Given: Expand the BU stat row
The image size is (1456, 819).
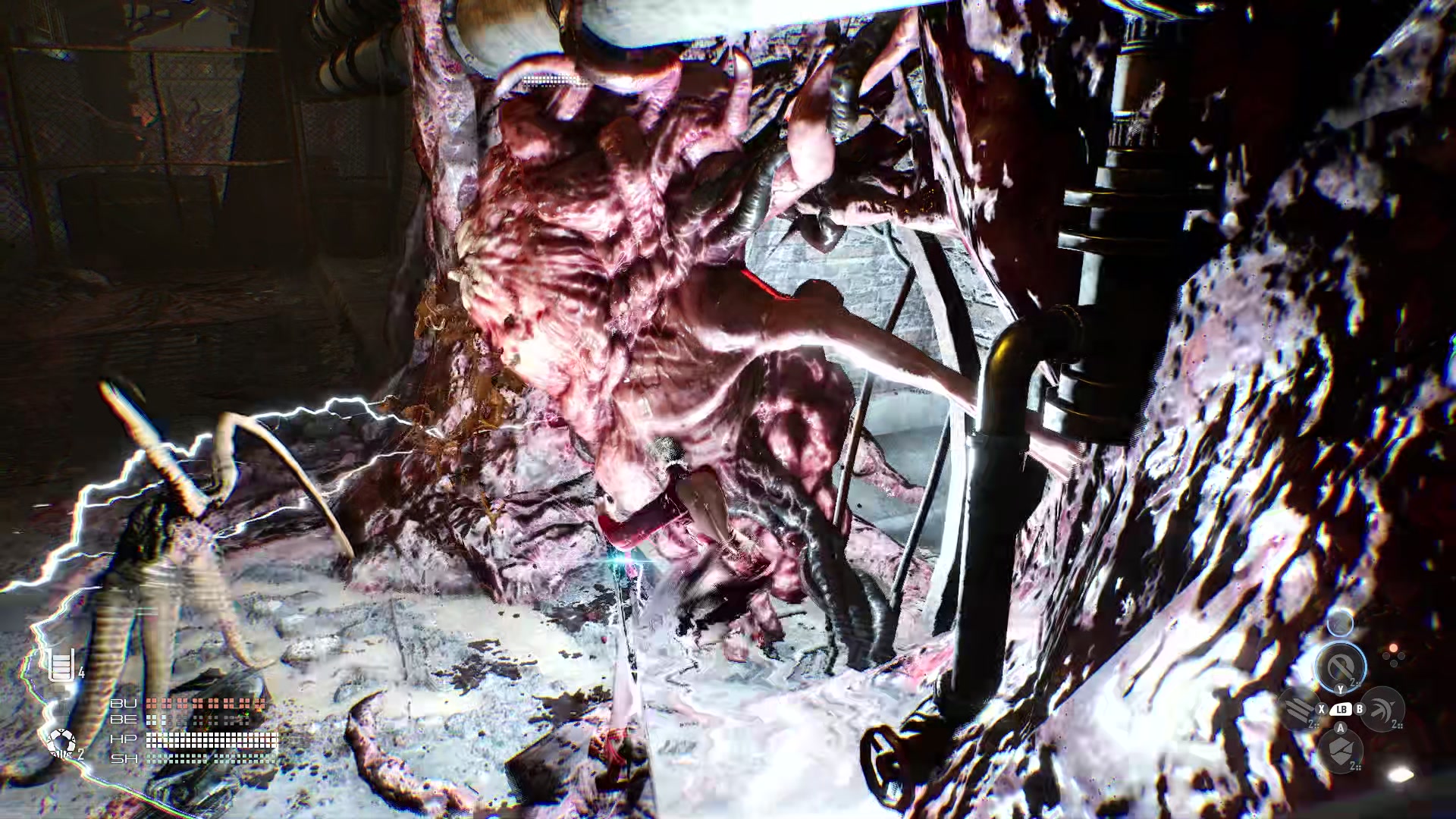Looking at the screenshot, I should (124, 704).
